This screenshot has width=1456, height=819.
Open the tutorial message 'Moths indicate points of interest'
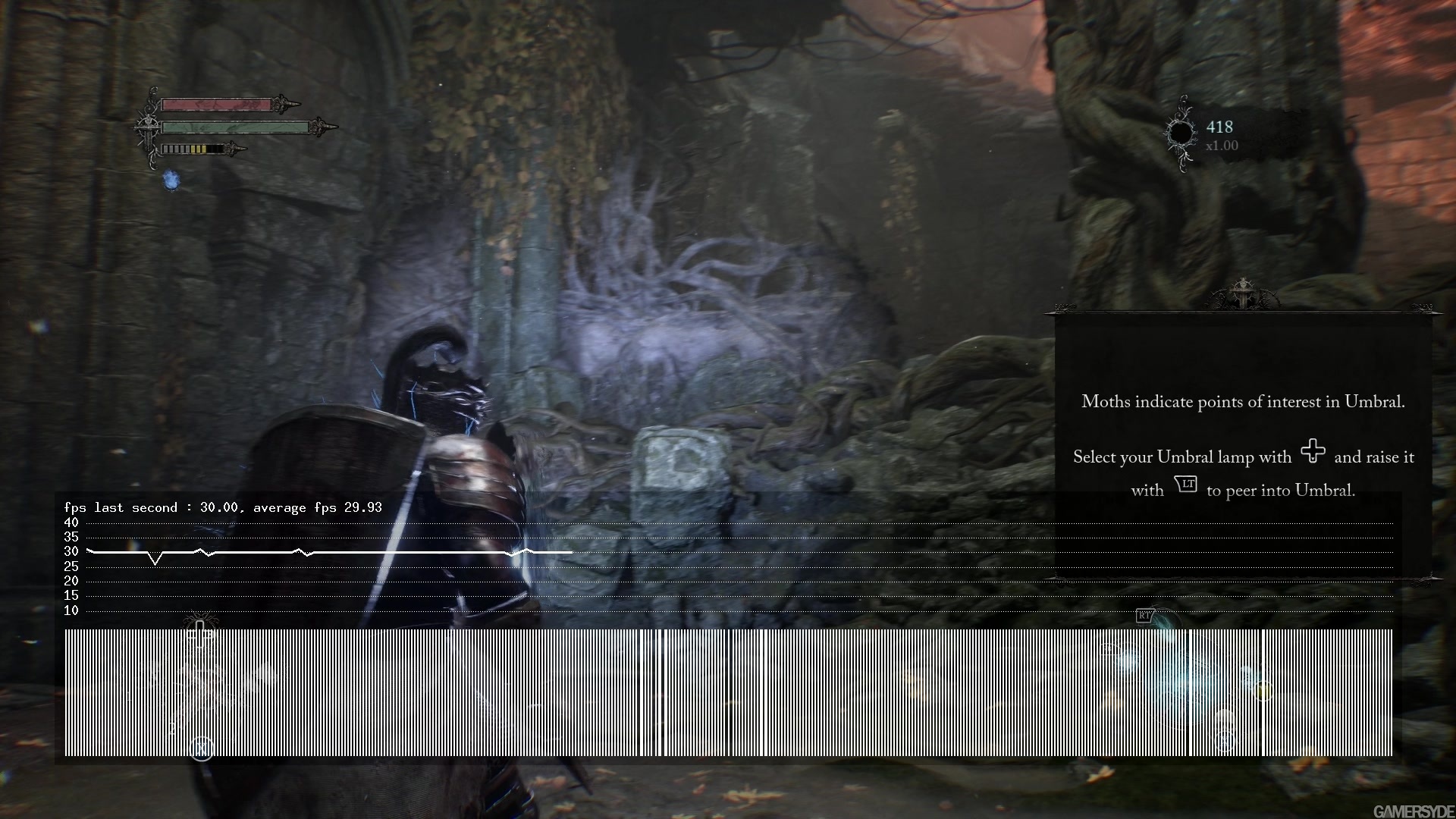pyautogui.click(x=1244, y=402)
